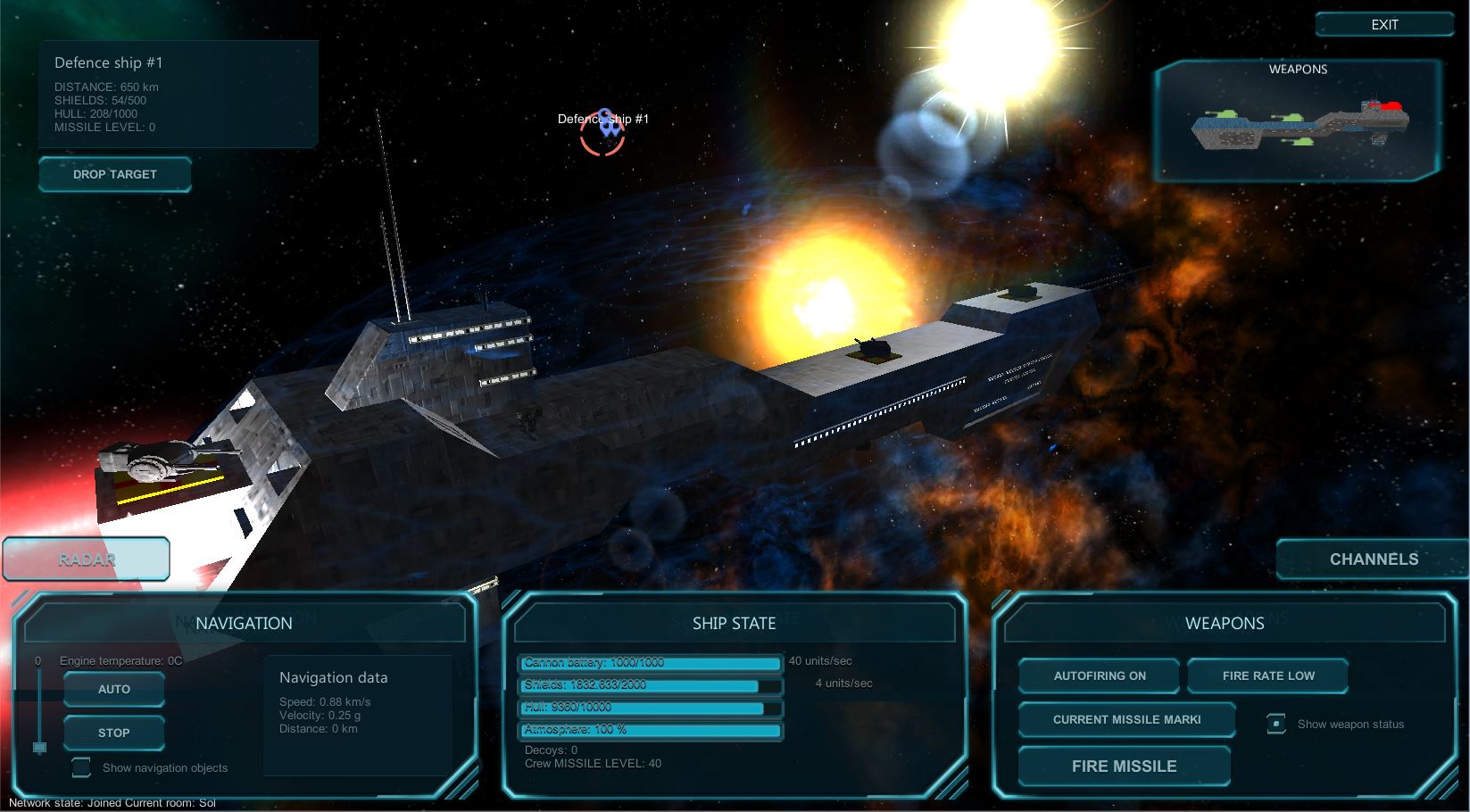Engage AUTO navigation
This screenshot has height=812, width=1470.
(114, 689)
